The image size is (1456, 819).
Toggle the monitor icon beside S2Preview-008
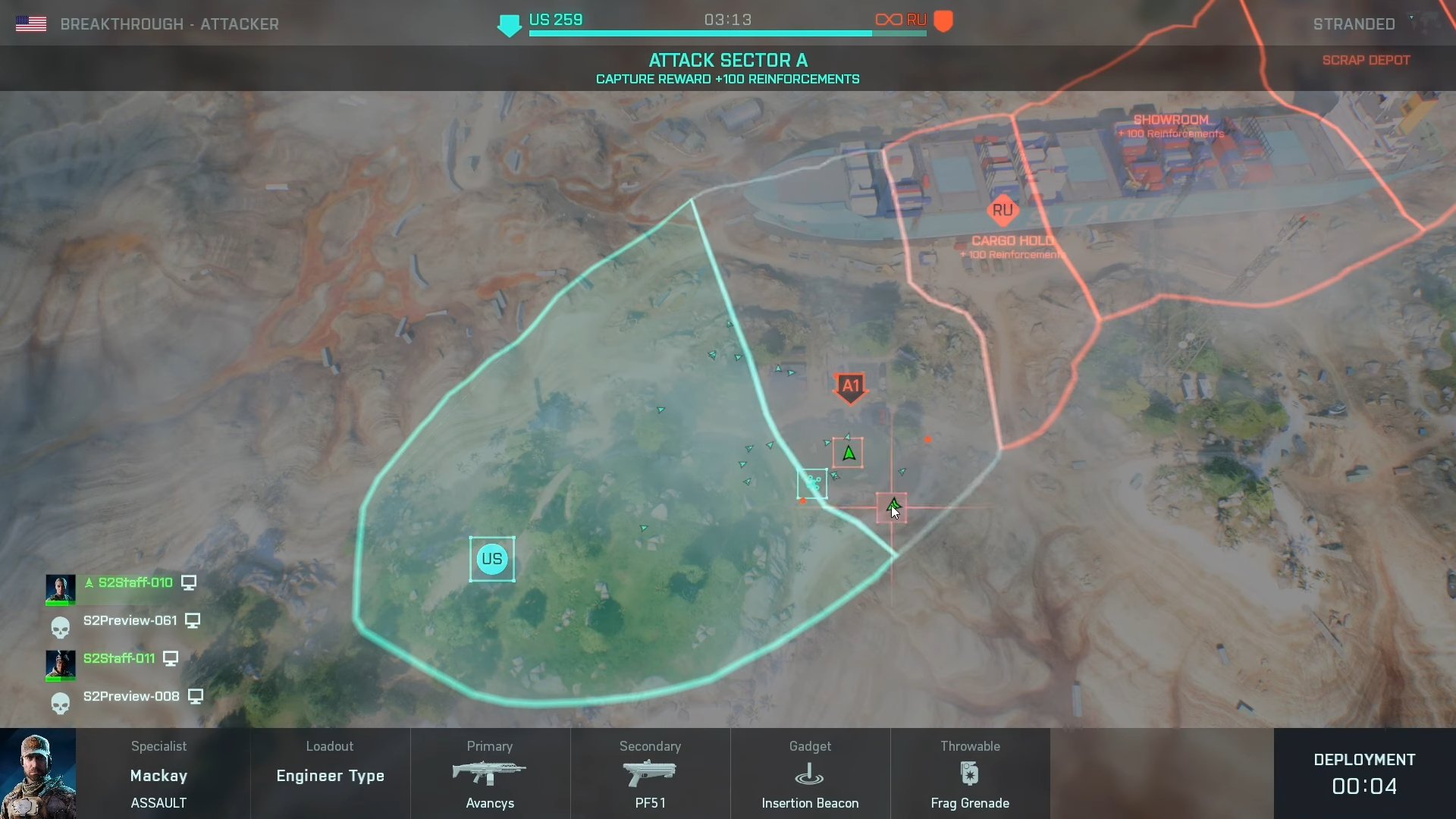pyautogui.click(x=196, y=695)
